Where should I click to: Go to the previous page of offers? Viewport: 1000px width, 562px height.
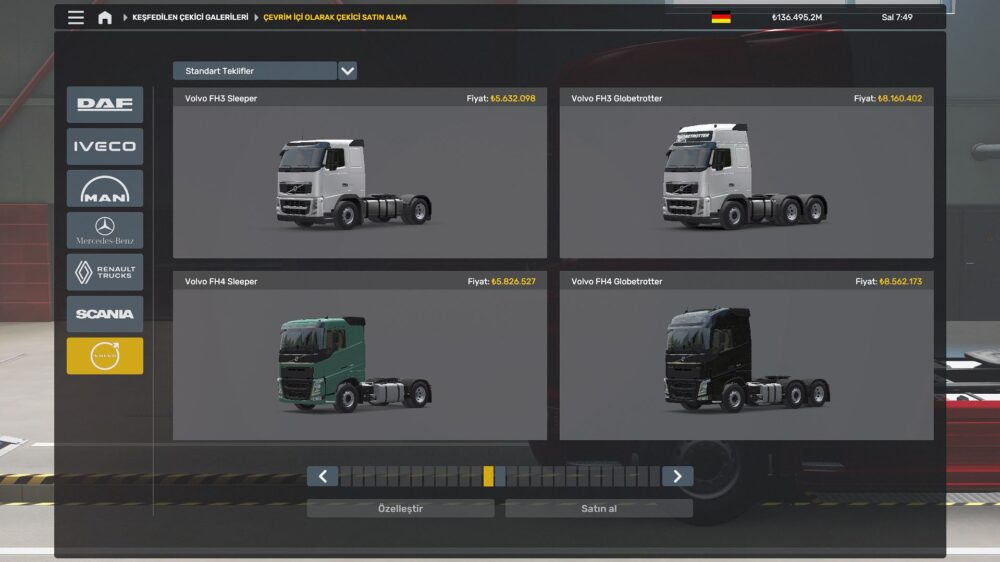point(322,476)
